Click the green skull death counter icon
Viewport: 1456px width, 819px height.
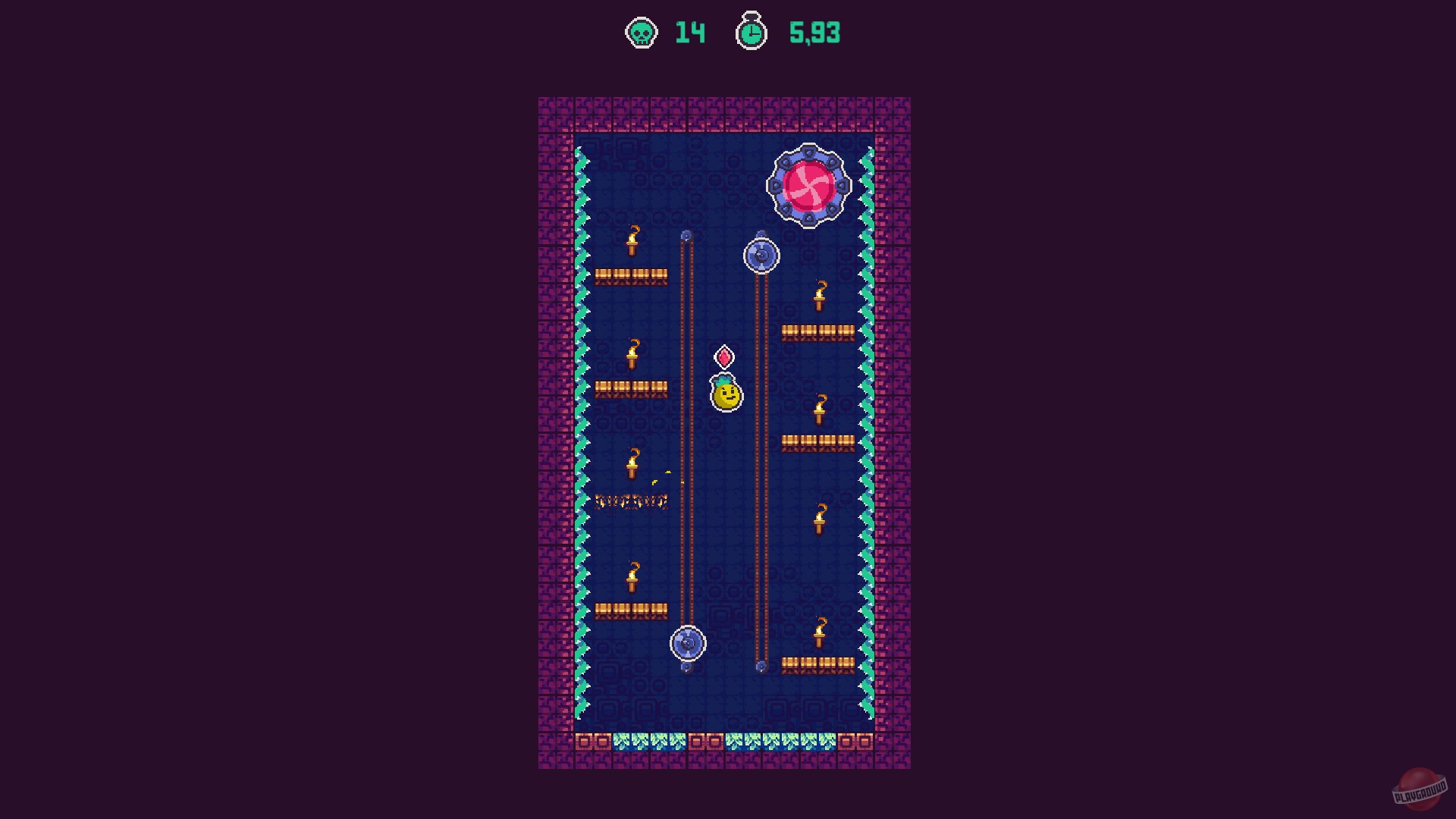(639, 32)
